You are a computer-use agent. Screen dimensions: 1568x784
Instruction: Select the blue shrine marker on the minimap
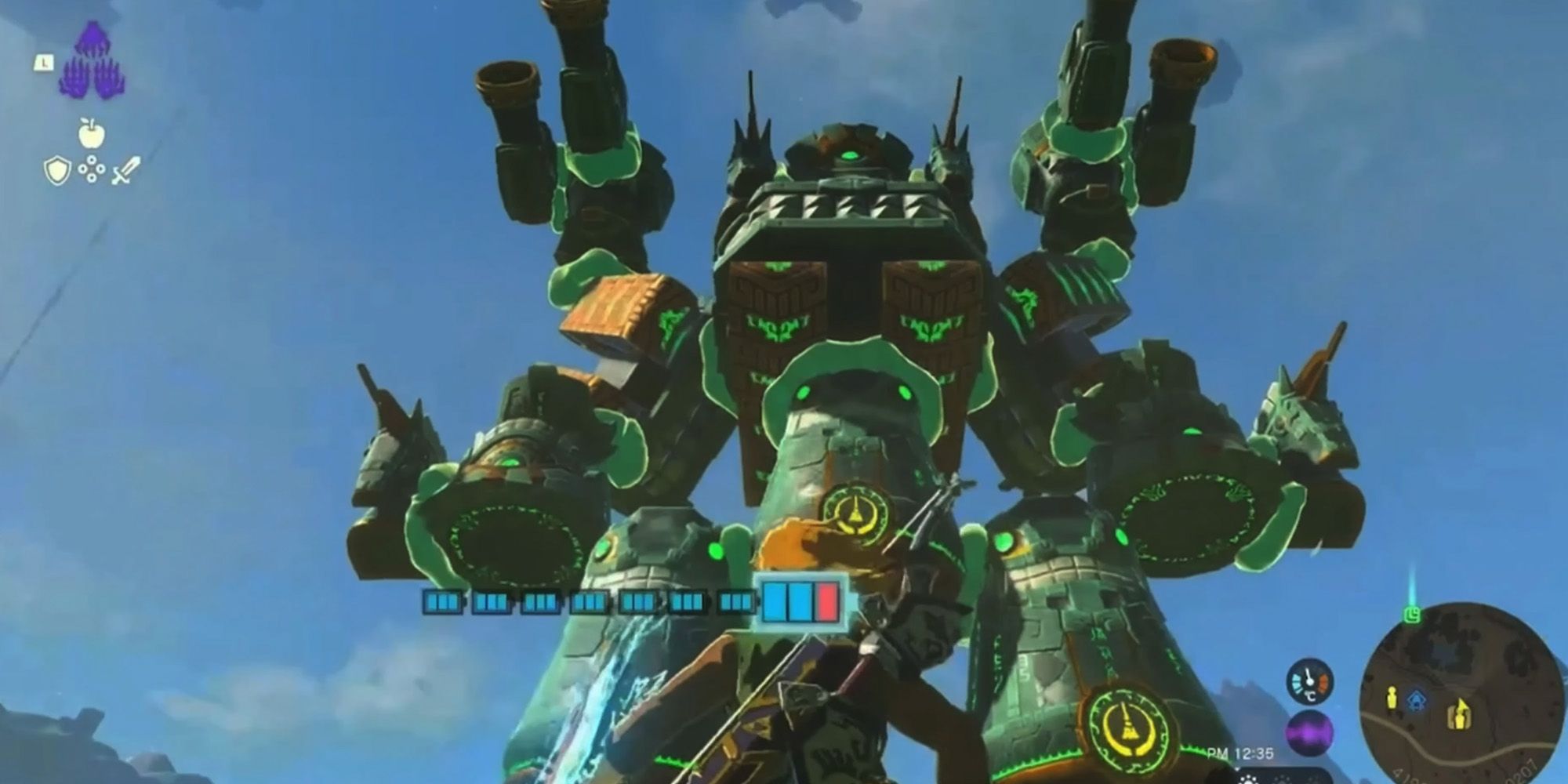pos(1417,699)
